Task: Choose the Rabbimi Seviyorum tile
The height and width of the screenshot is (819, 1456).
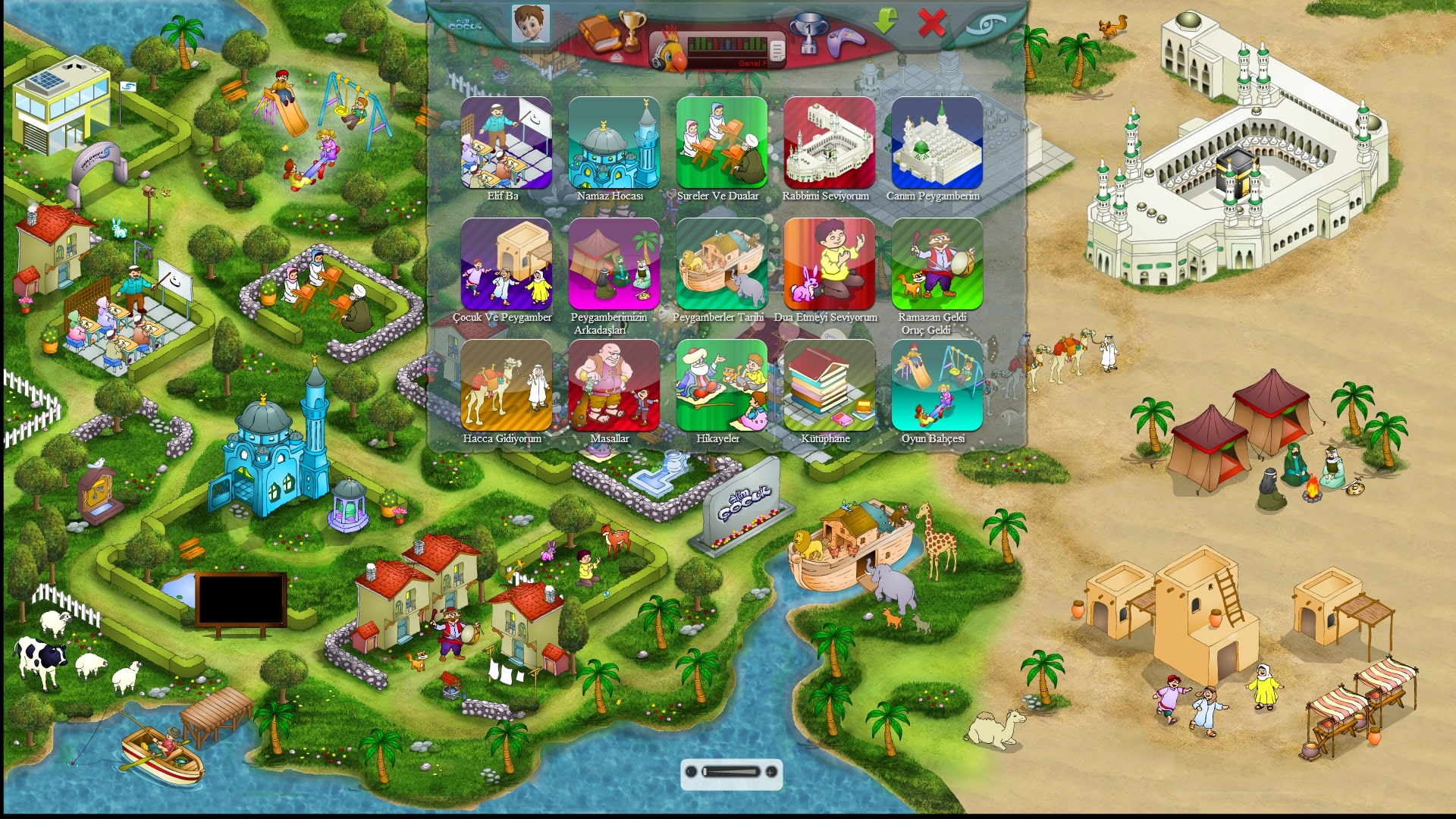Action: pyautogui.click(x=829, y=143)
